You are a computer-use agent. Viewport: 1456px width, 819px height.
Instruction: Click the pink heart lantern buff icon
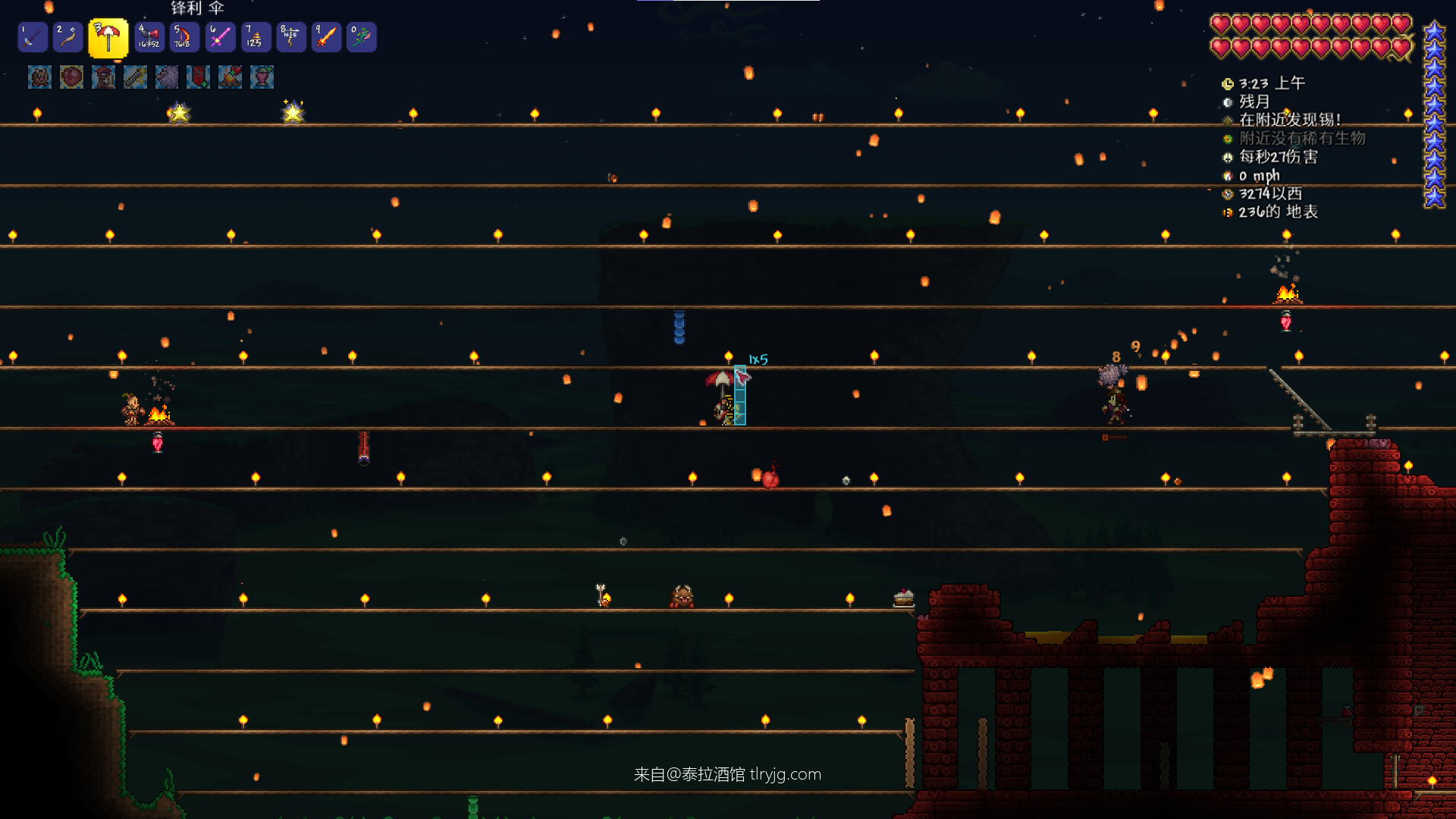point(262,77)
